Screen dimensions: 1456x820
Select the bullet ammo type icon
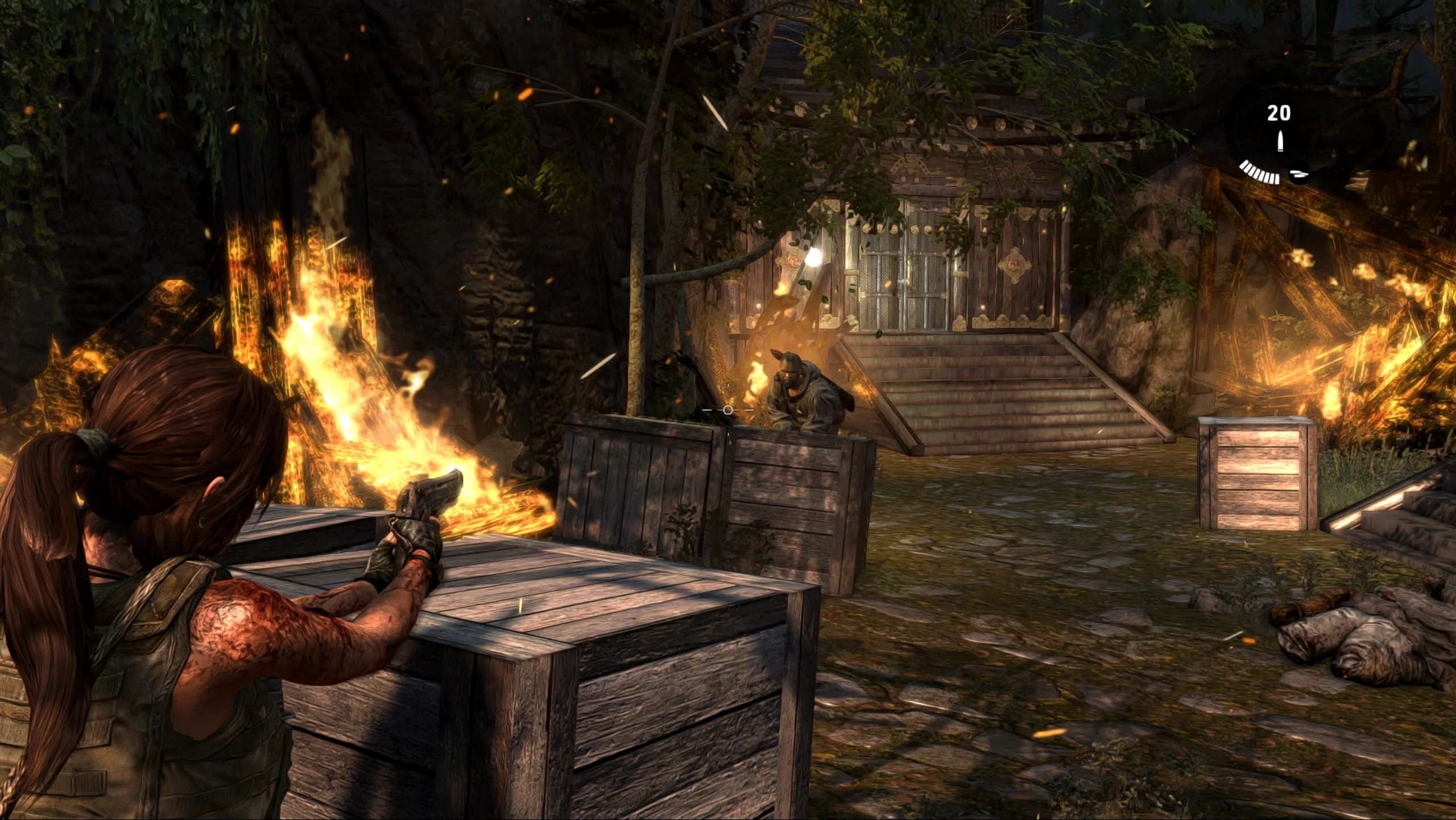tap(1280, 141)
